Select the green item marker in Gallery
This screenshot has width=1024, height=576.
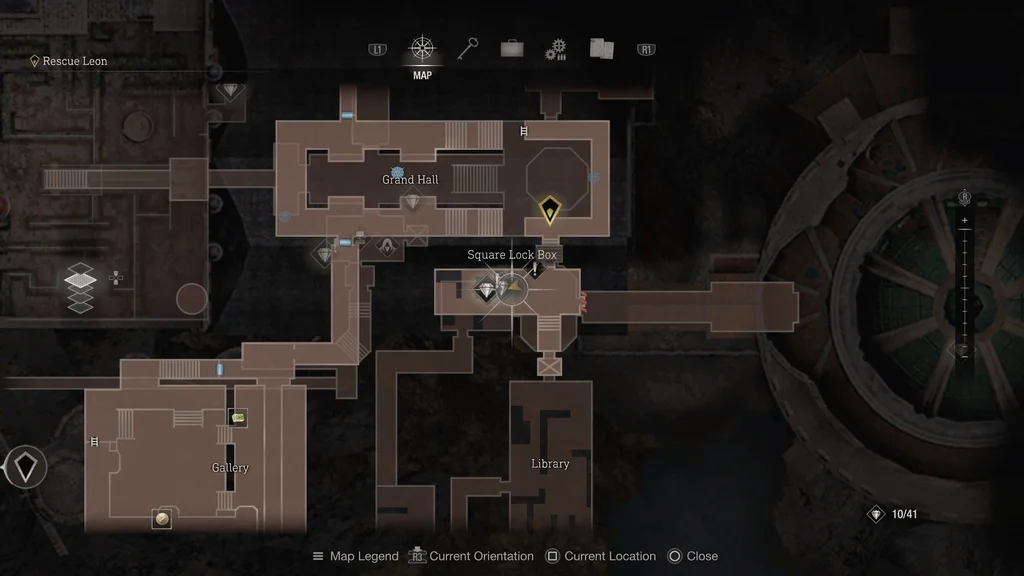(238, 417)
